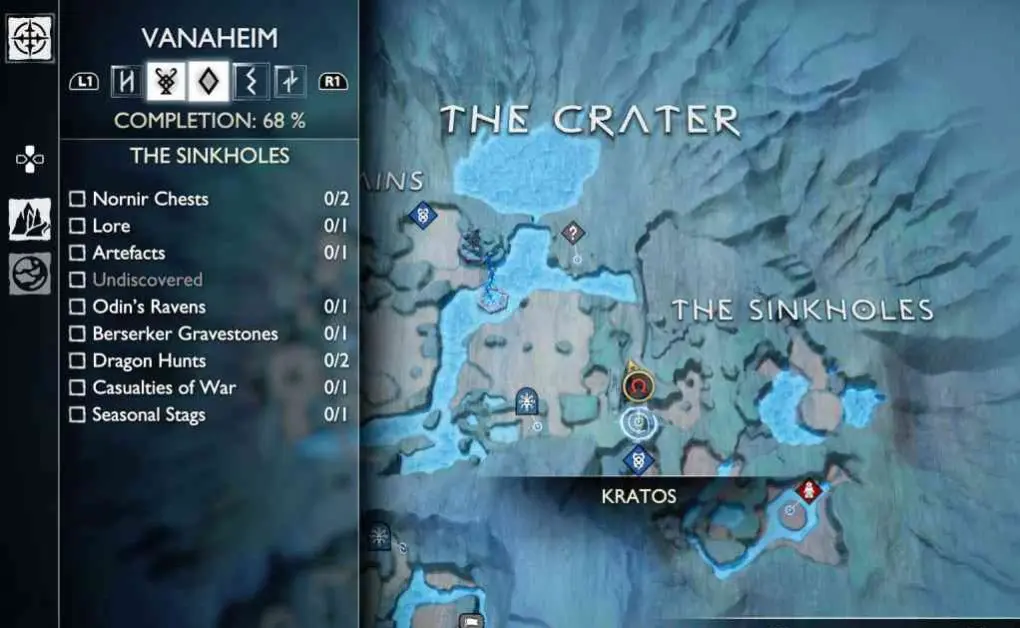Viewport: 1020px width, 628px height.
Task: Select the globe realm view icon
Action: 30,274
